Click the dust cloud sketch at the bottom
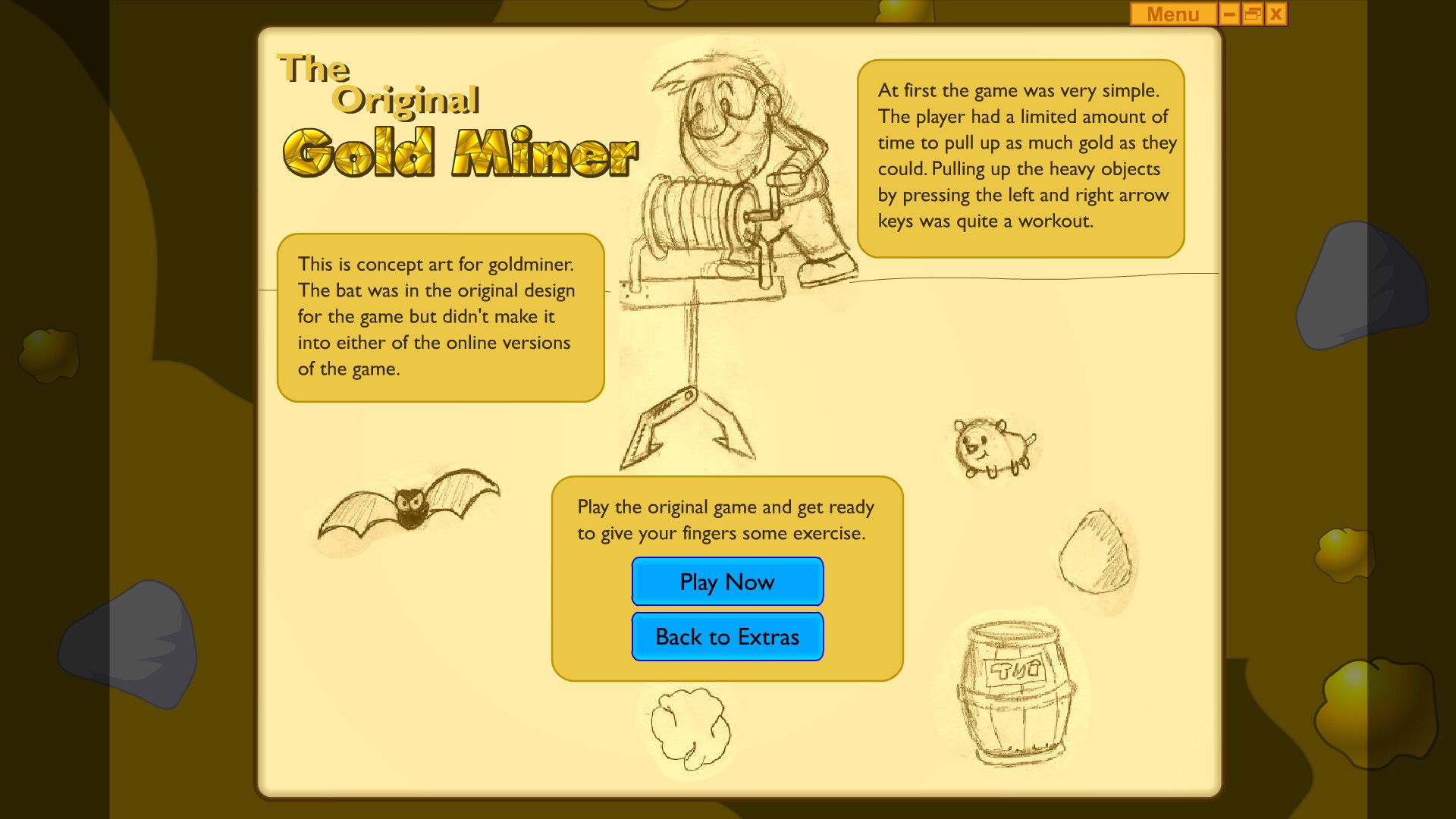The height and width of the screenshot is (819, 1456). click(690, 728)
